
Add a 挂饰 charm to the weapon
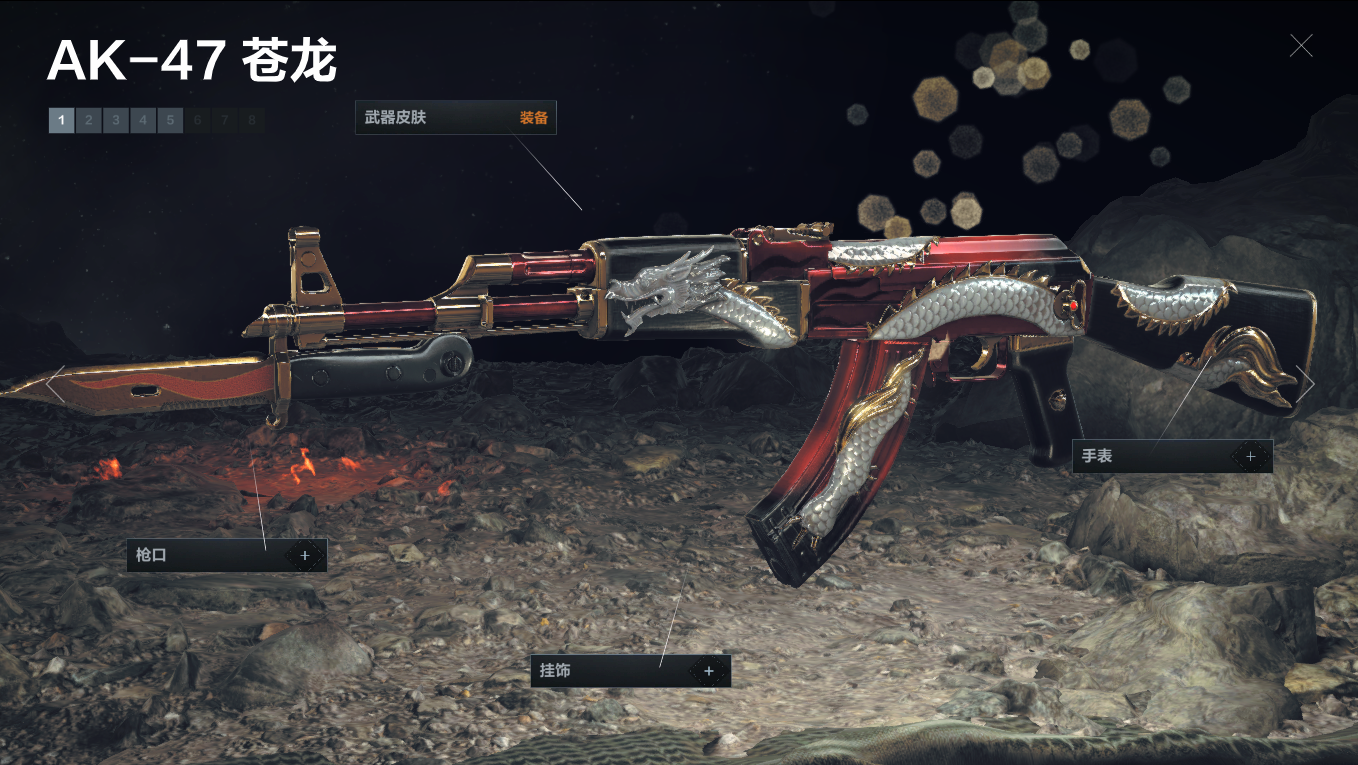click(709, 671)
